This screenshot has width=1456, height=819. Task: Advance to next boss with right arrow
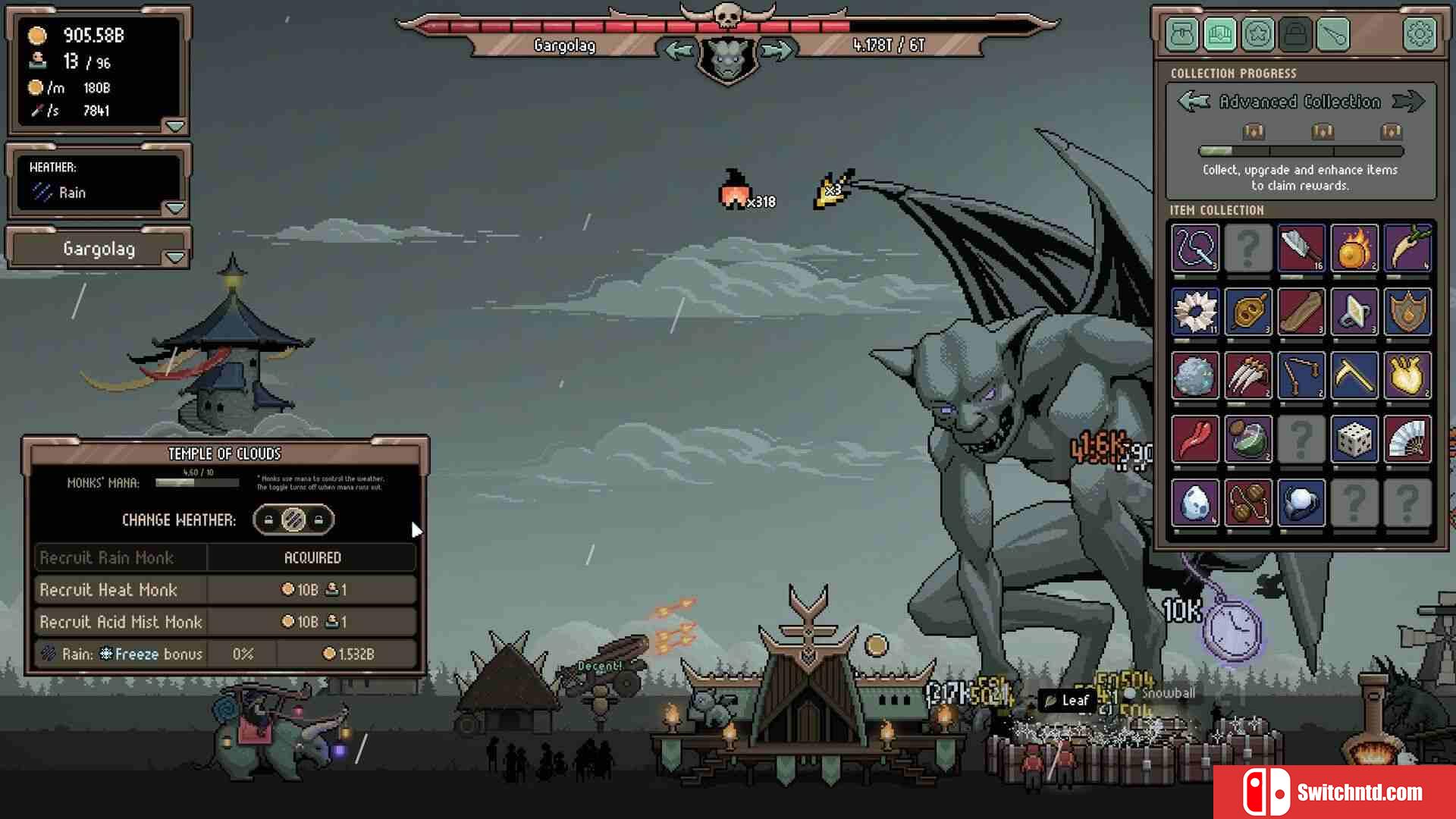[x=777, y=50]
